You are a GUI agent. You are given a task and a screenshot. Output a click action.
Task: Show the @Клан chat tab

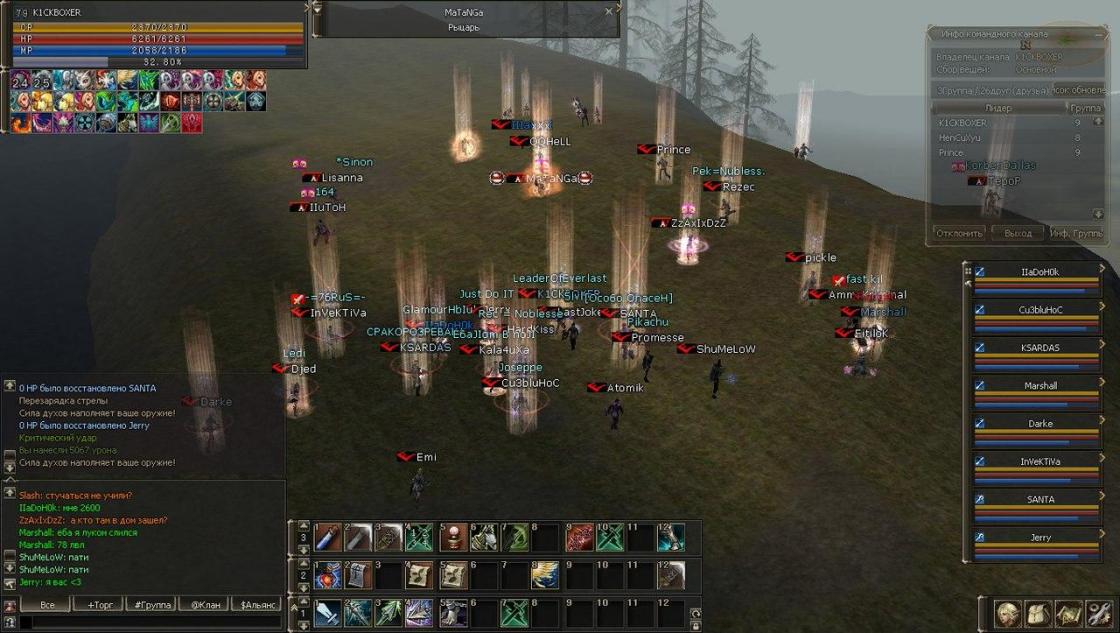pyautogui.click(x=204, y=605)
